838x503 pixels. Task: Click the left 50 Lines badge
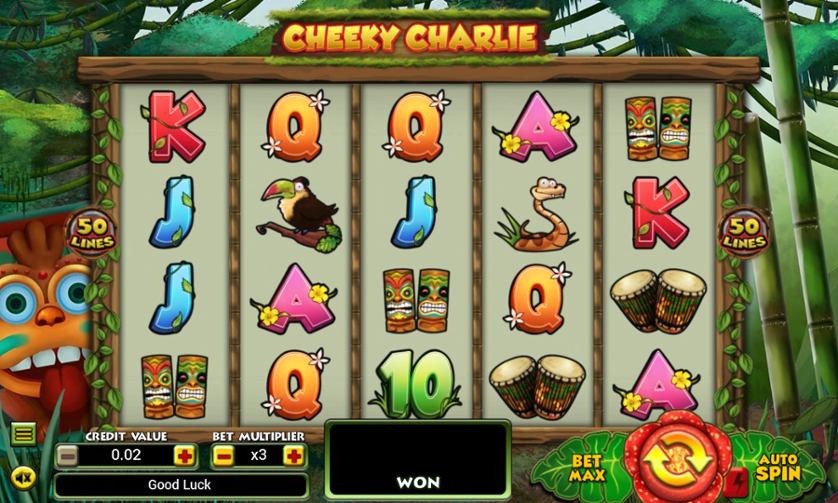point(92,232)
